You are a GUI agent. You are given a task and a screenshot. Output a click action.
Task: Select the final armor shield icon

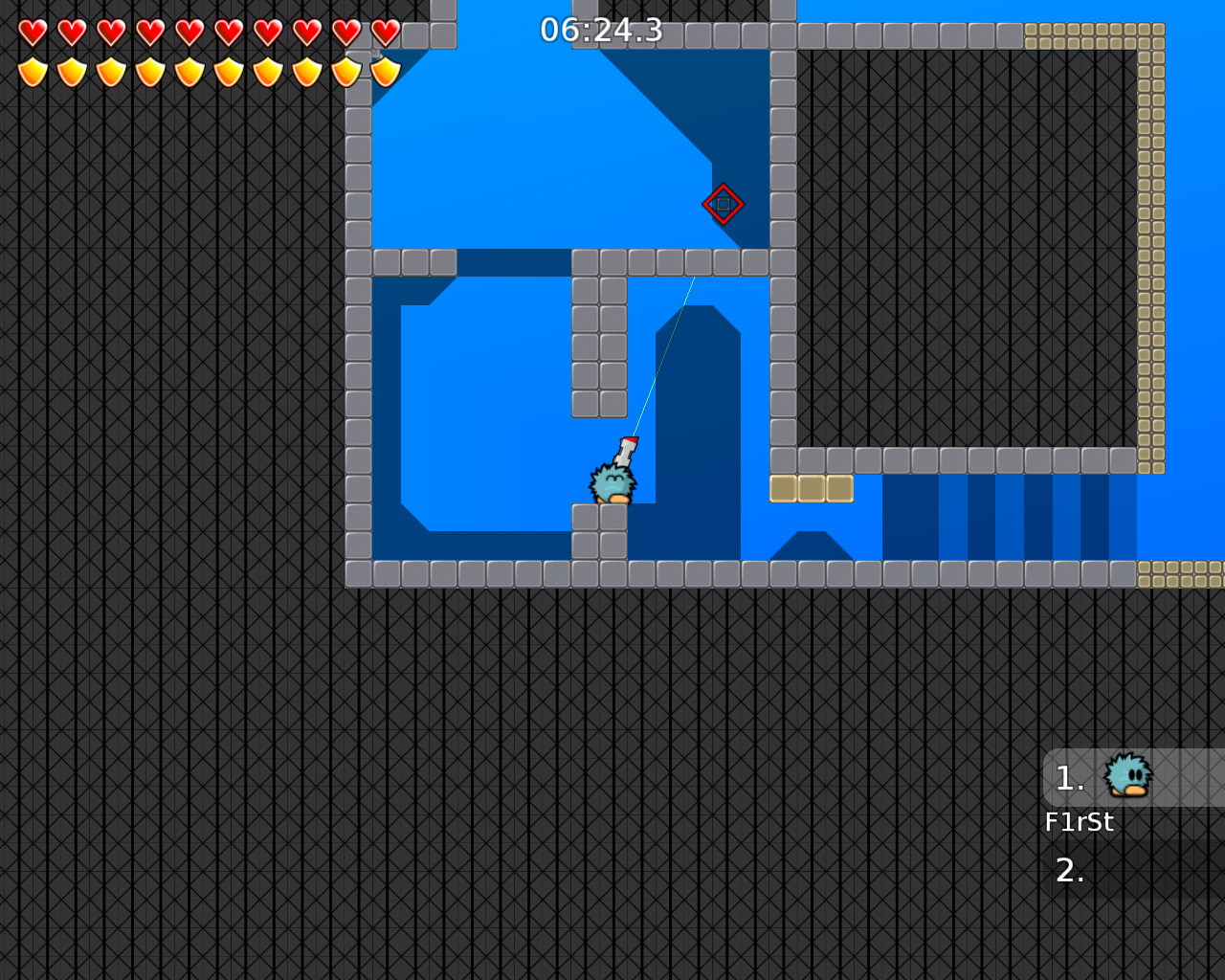tap(385, 72)
